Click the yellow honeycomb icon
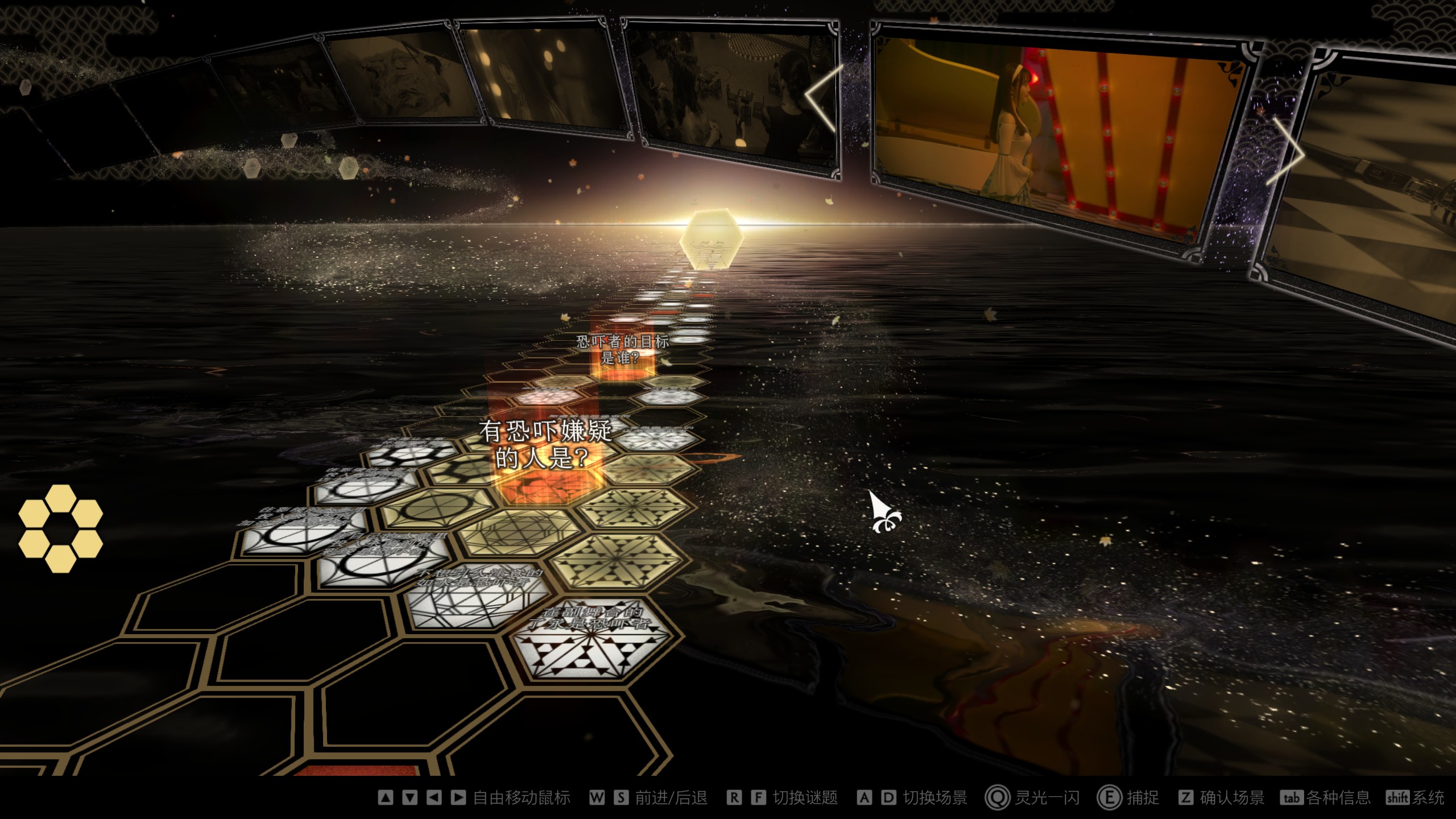Image resolution: width=1456 pixels, height=819 pixels. (60, 528)
